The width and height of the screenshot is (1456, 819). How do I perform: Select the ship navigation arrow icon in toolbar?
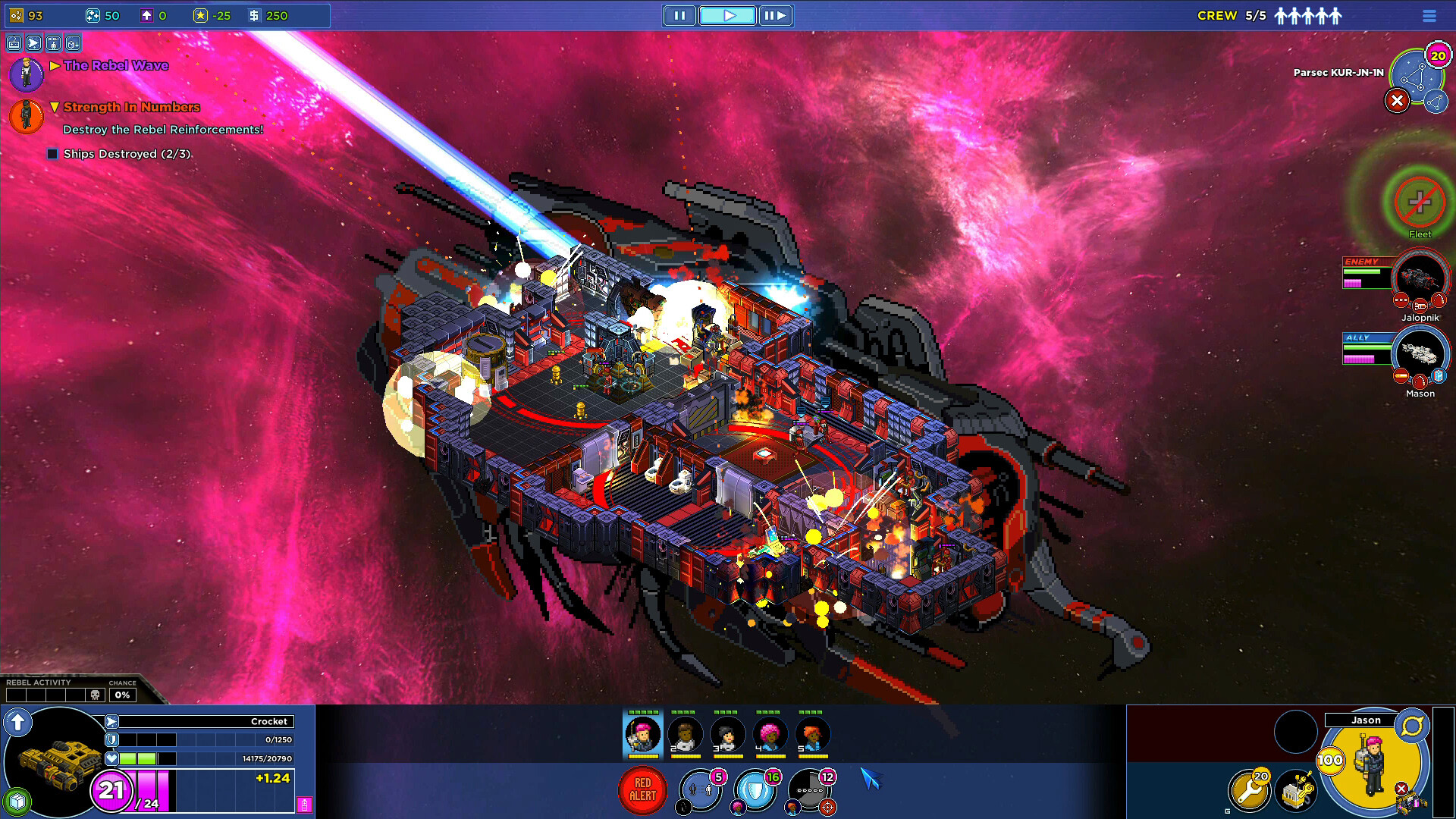[x=33, y=43]
